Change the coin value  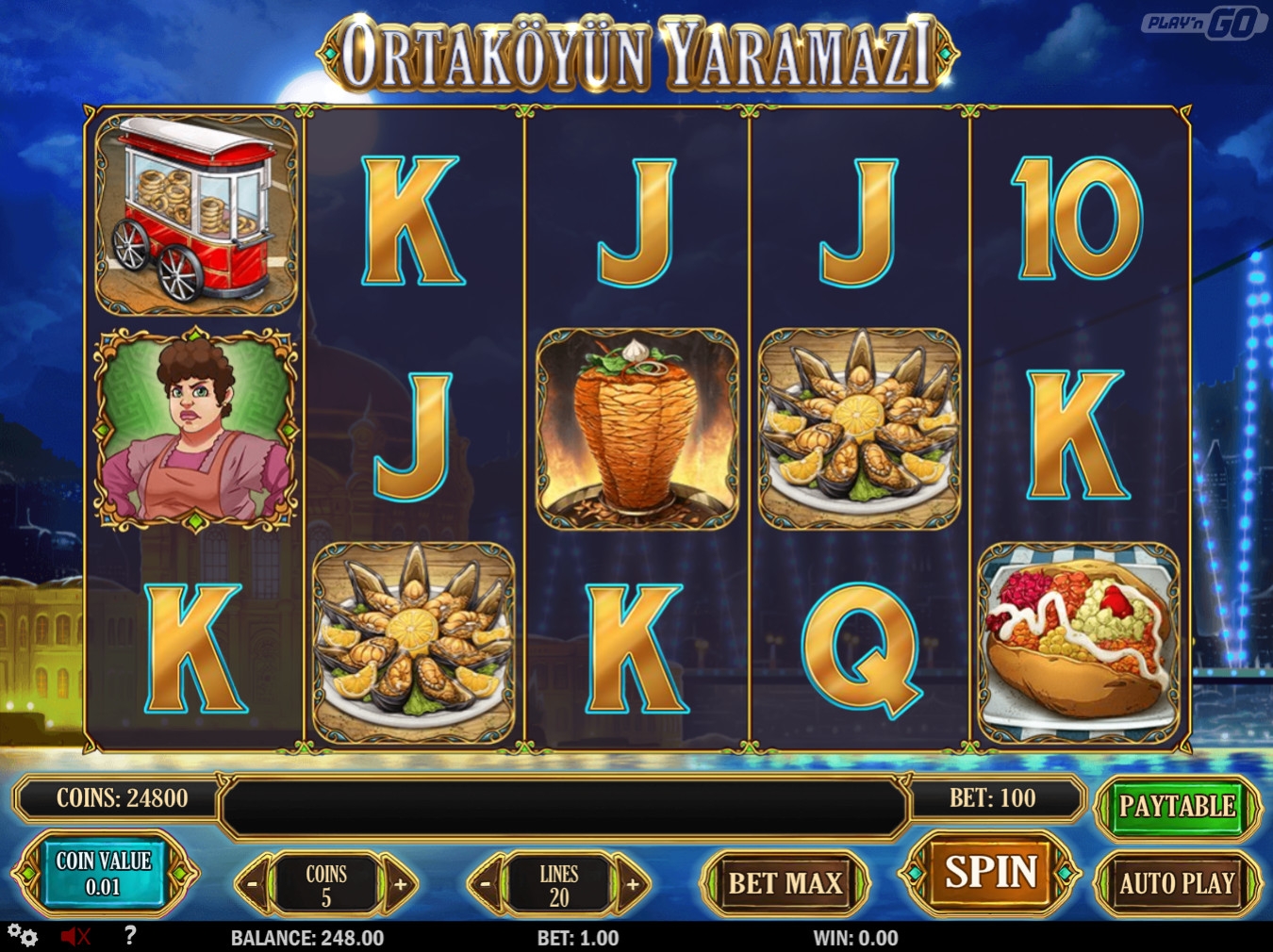pos(103,873)
